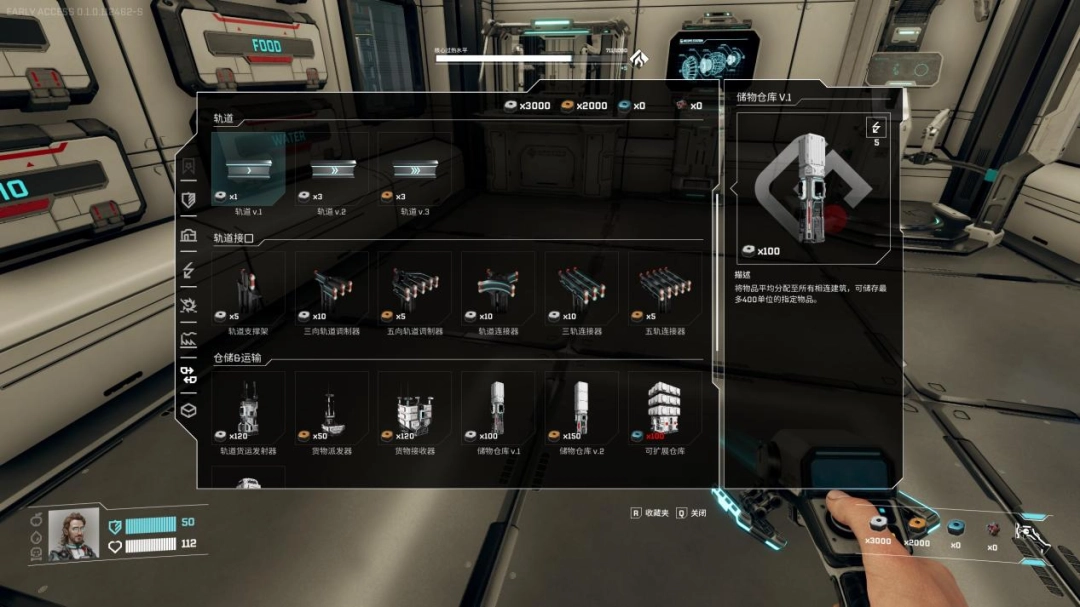1080x607 pixels.
Task: Switch to the shield defense category tab
Action: [188, 200]
